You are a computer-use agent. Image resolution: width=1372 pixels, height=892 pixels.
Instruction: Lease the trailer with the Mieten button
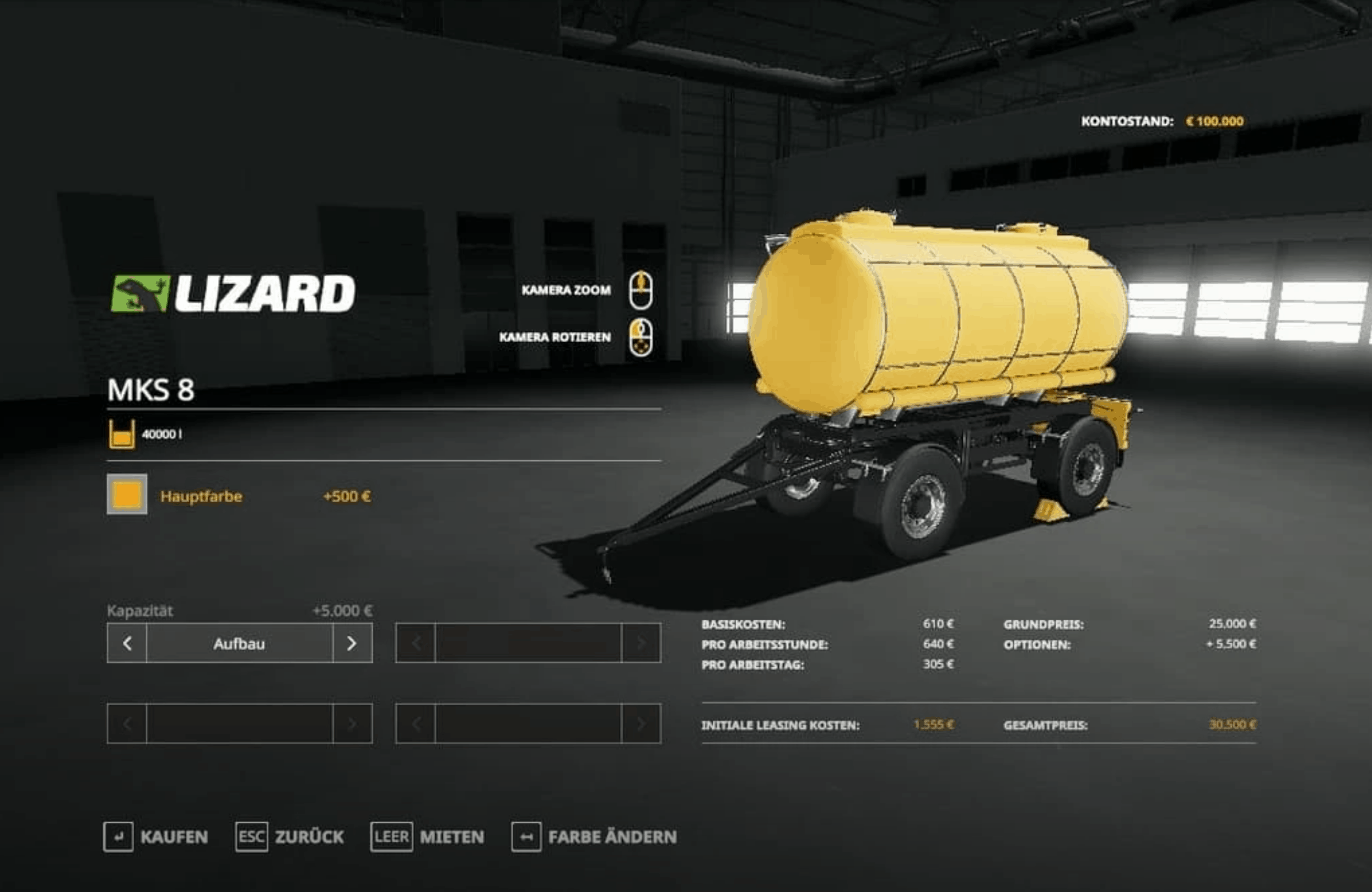[x=428, y=836]
